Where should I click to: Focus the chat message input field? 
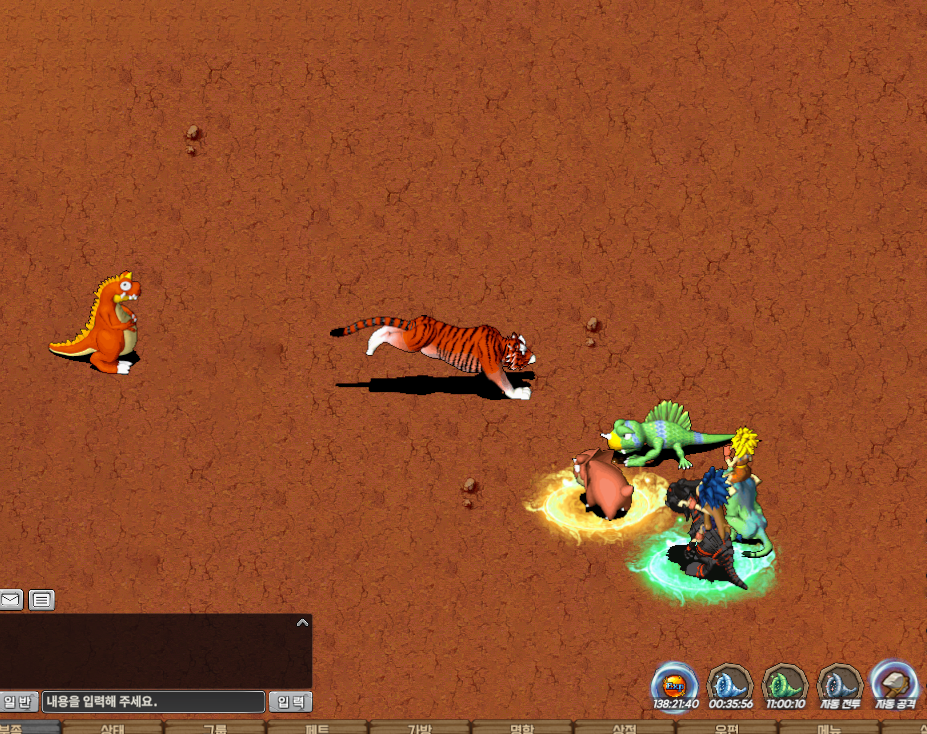(153, 702)
